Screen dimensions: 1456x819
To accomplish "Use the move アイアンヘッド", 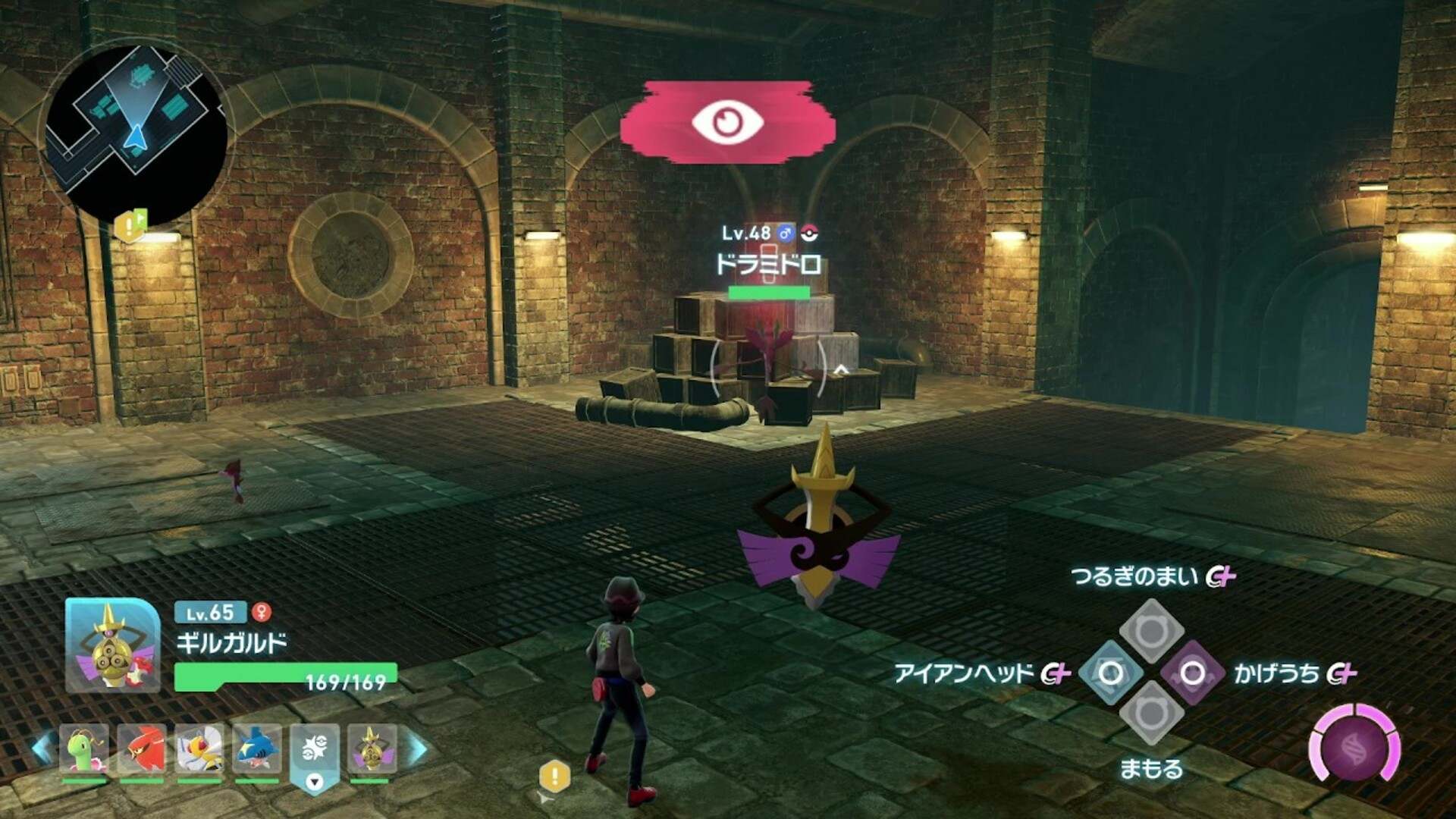I will coord(1111,673).
